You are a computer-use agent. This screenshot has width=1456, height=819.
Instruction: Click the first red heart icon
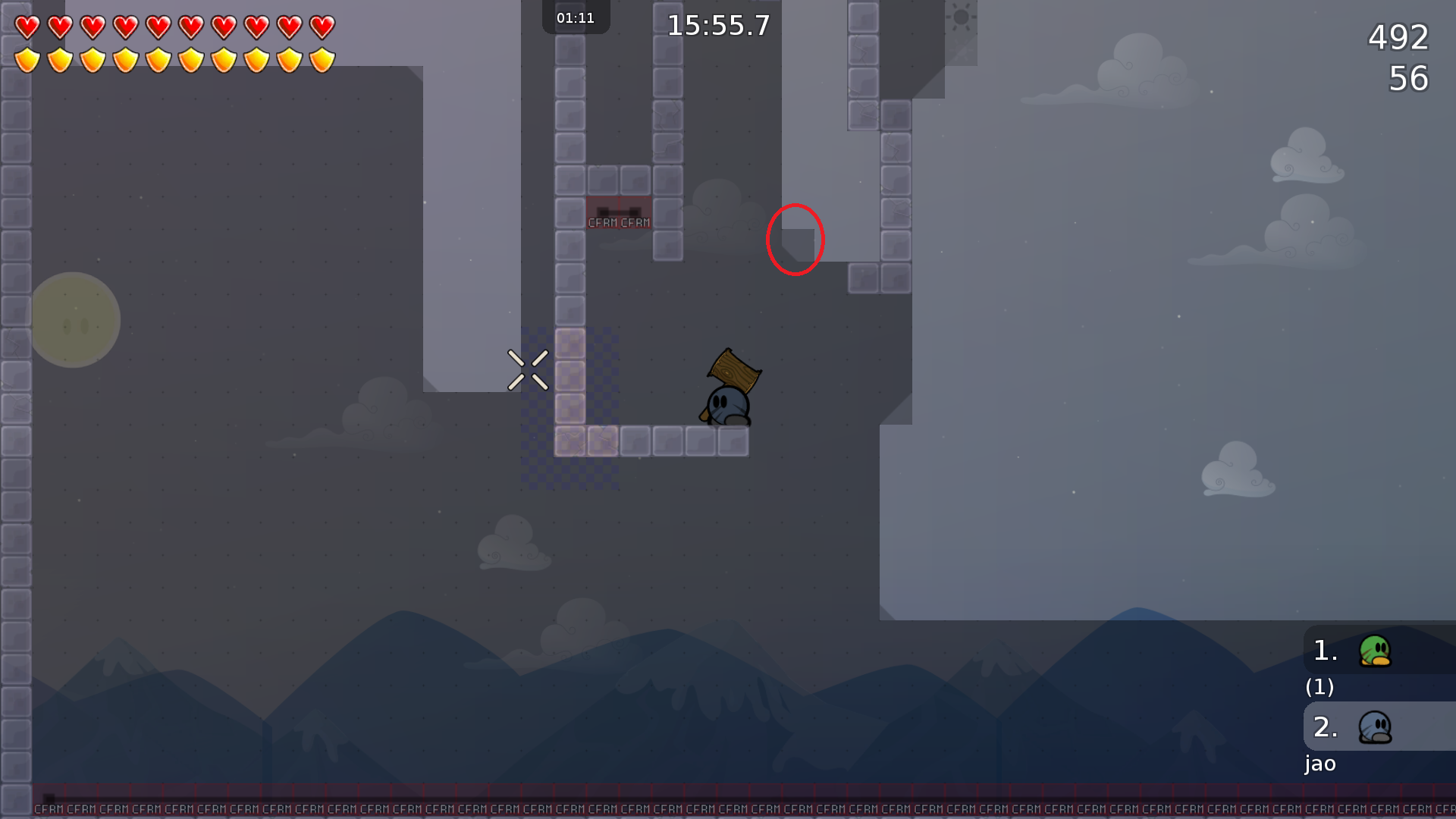click(x=27, y=27)
